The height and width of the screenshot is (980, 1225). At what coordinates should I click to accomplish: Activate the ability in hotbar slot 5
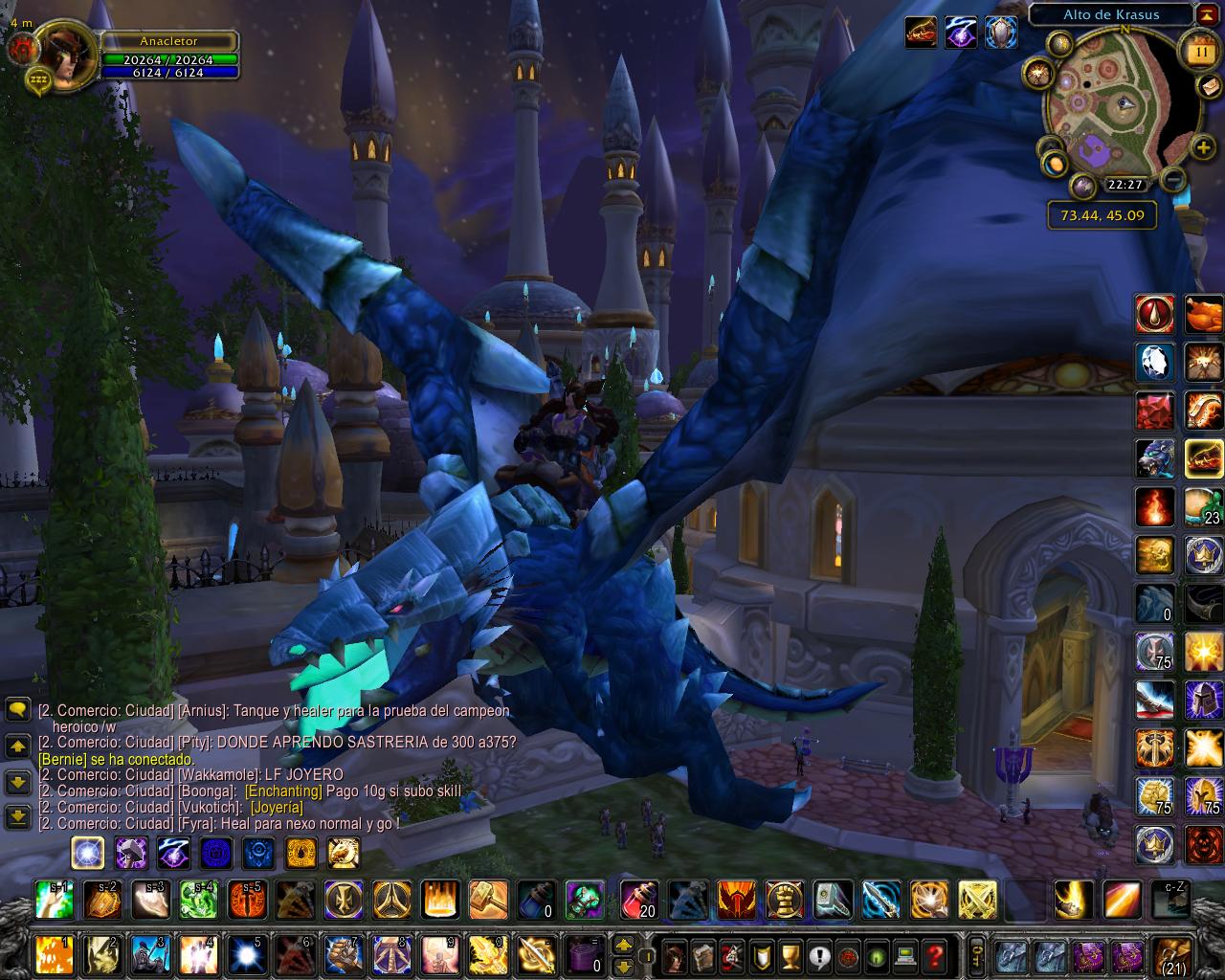[247, 954]
